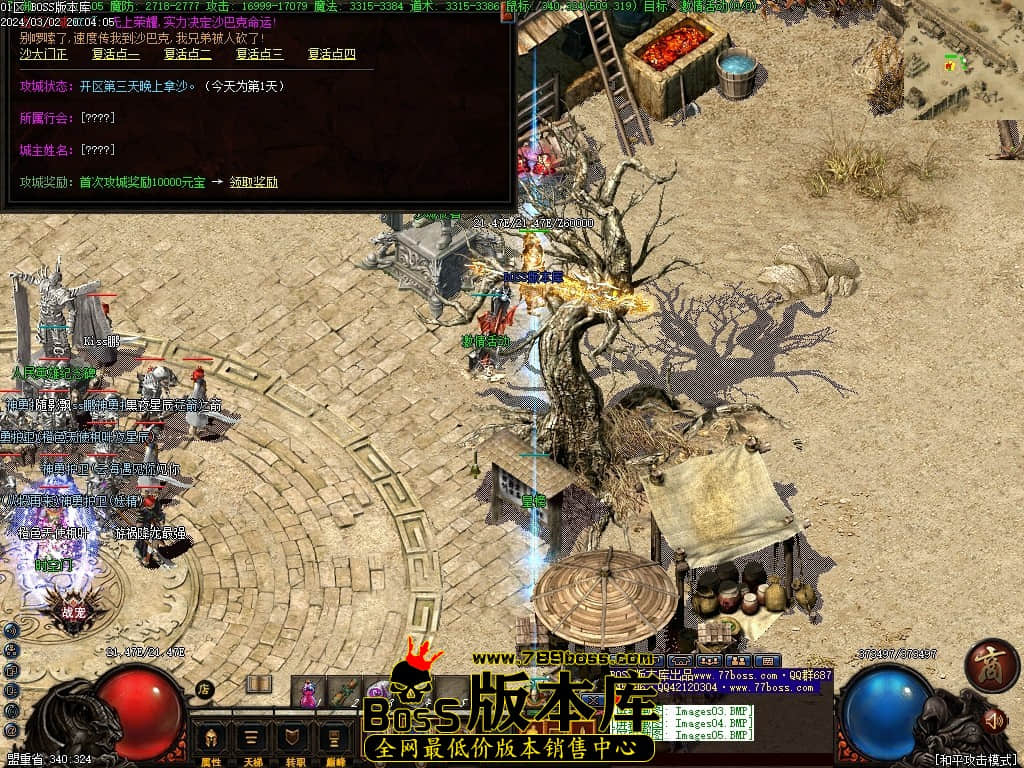Use the pink potion in hotbar
1024x768 pixels.
[x=308, y=692]
